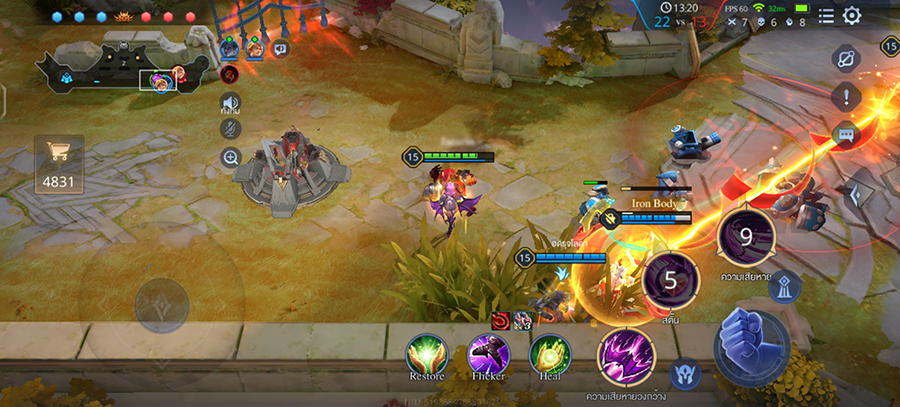Open the quick chat bubble beside teammate portraits

tap(281, 47)
